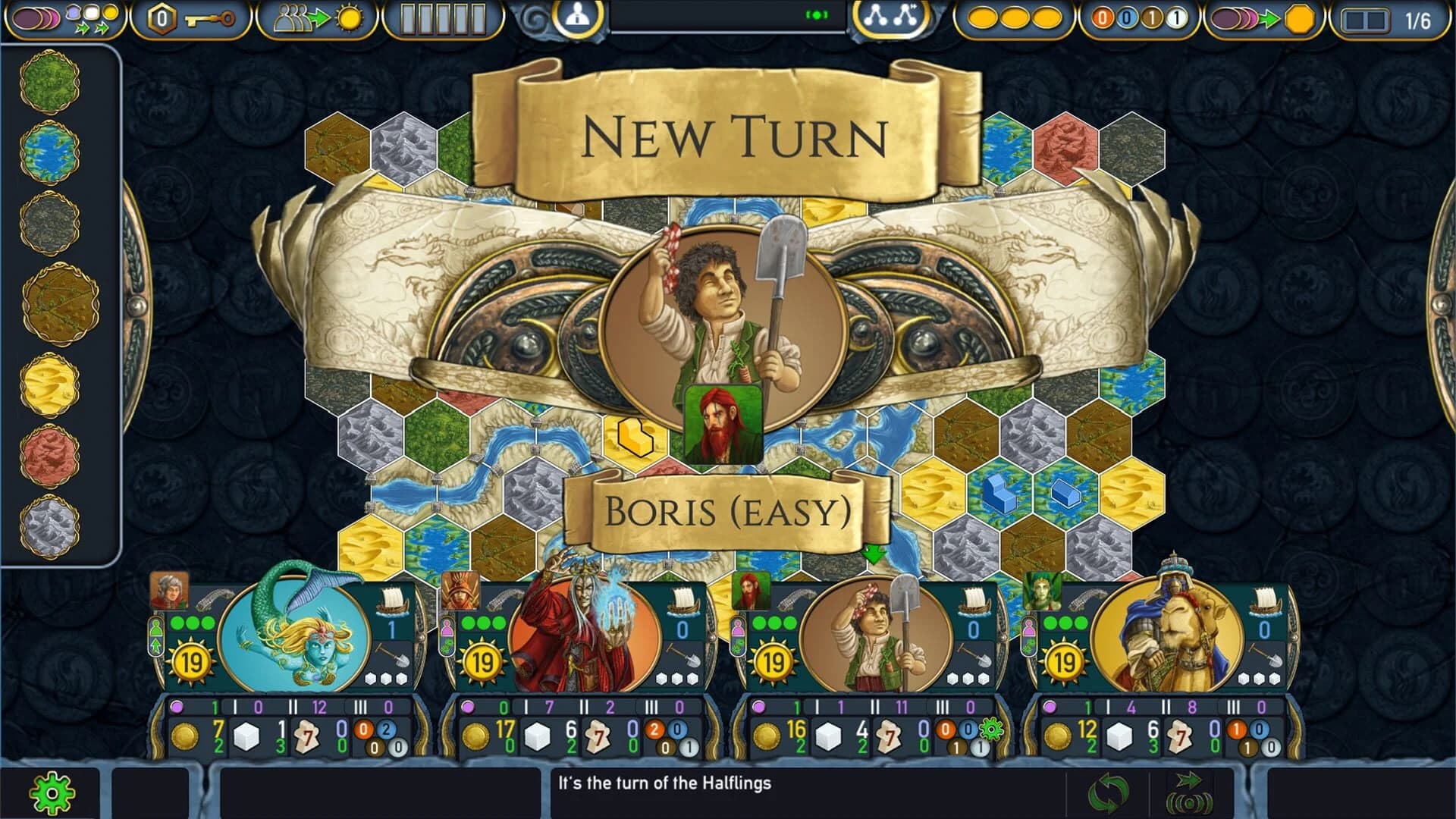Click the red-bearded dwarf portrait on the map
This screenshot has width=1456, height=819.
coord(723,422)
